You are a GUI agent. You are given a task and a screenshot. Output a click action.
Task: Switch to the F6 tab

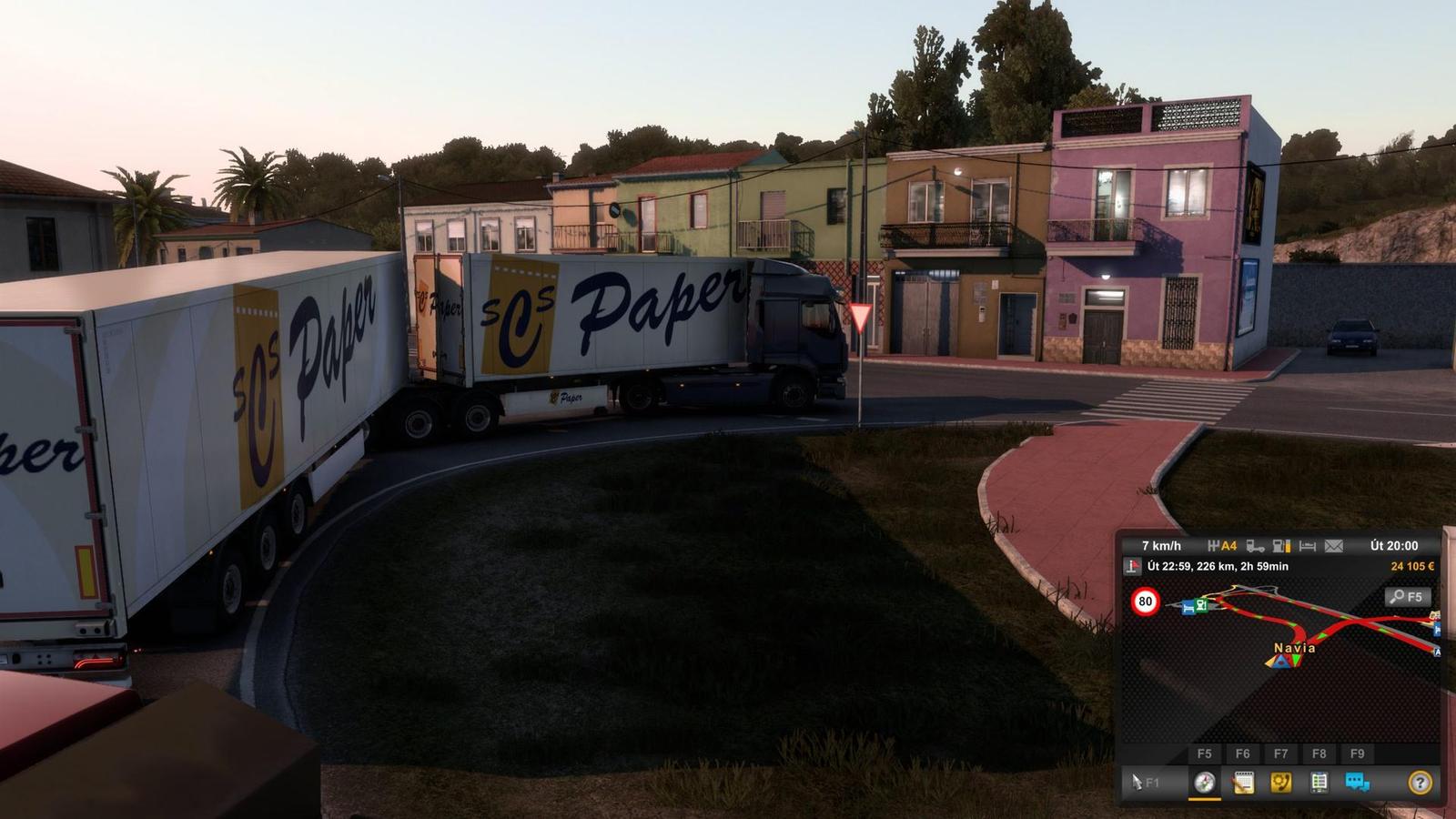tap(1244, 753)
